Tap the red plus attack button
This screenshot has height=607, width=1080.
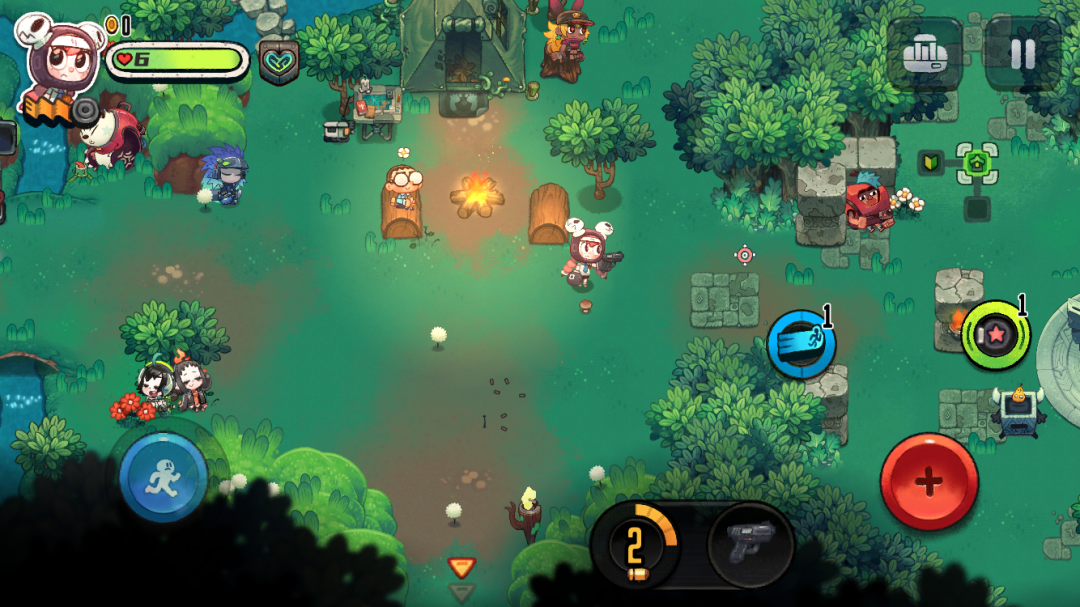929,482
